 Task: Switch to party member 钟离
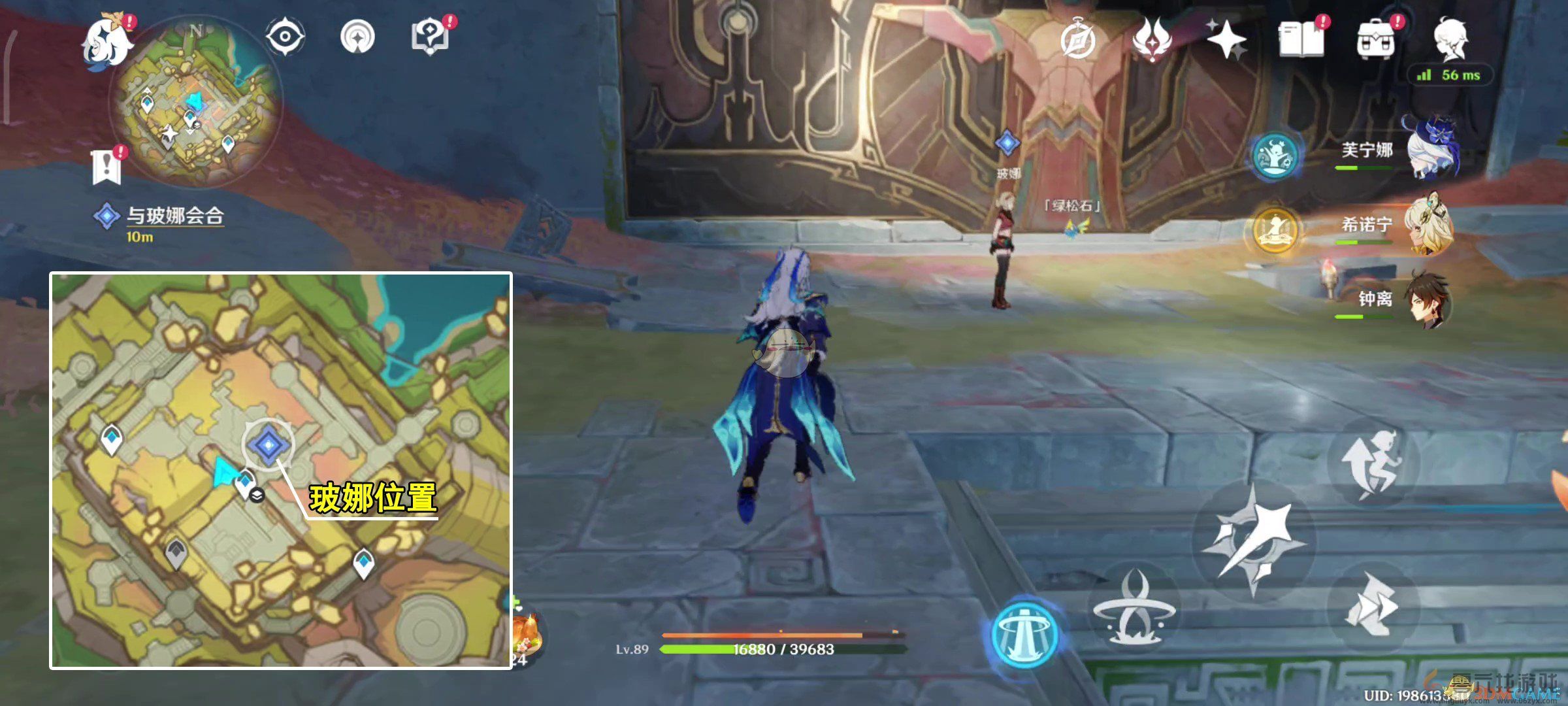tap(1428, 301)
